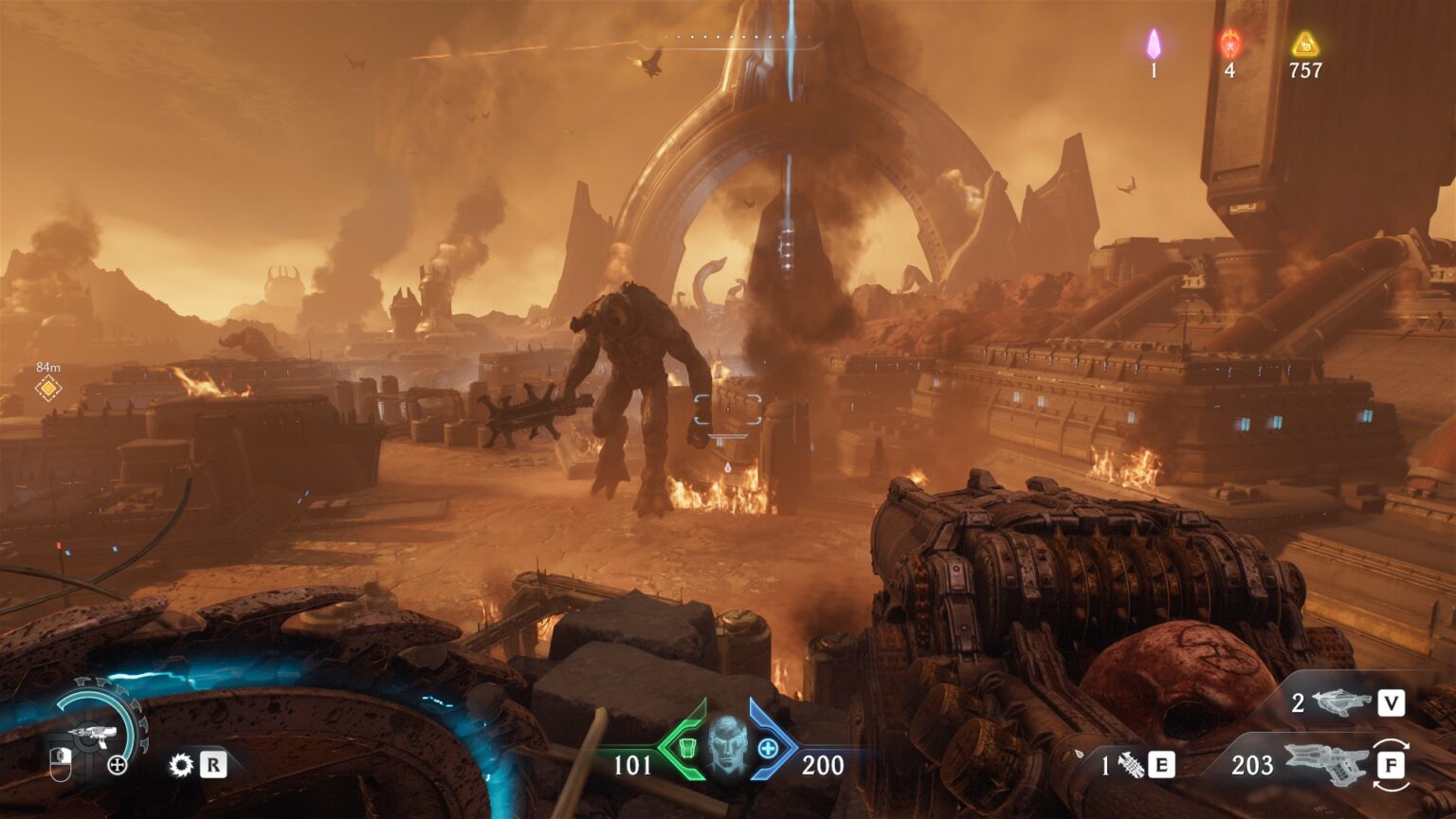This screenshot has width=1456, height=819.
Task: Select the spiked melee weapon icon
Action: 1131,765
